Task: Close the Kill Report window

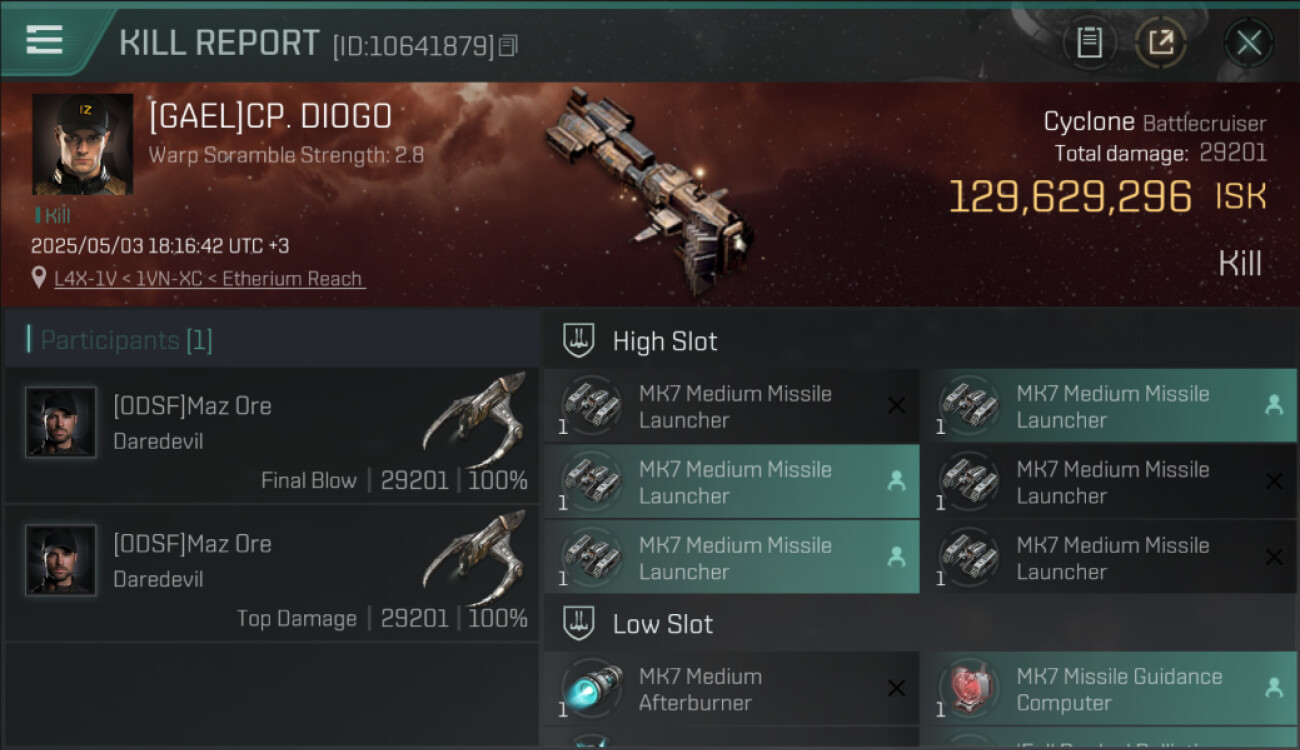Action: tap(1248, 43)
